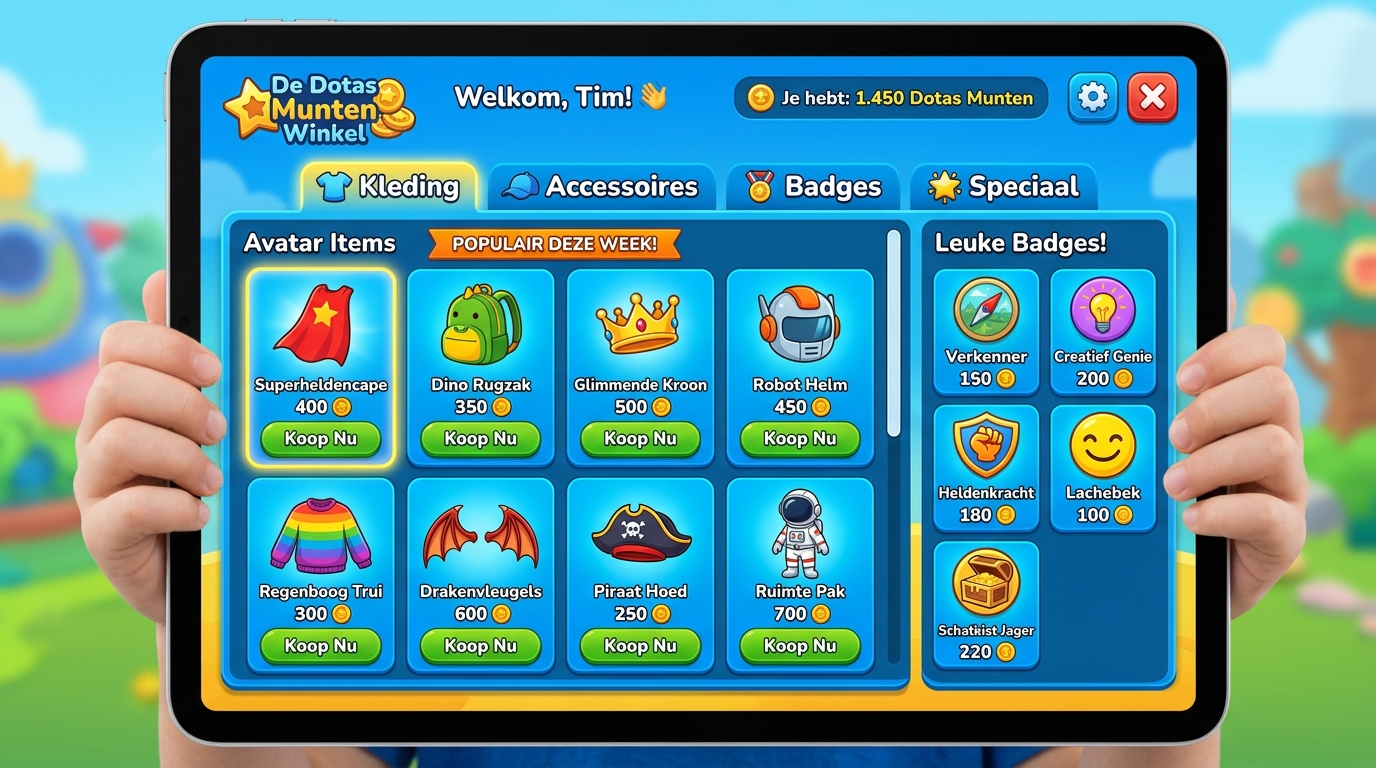Click Koop Nu under Ruimte Pak
Screen dimensions: 1376x768
[x=800, y=646]
